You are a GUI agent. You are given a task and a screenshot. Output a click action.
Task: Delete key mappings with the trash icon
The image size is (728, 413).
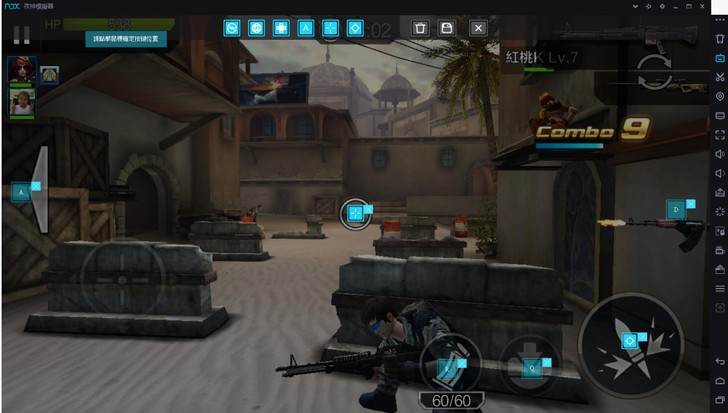pos(420,28)
